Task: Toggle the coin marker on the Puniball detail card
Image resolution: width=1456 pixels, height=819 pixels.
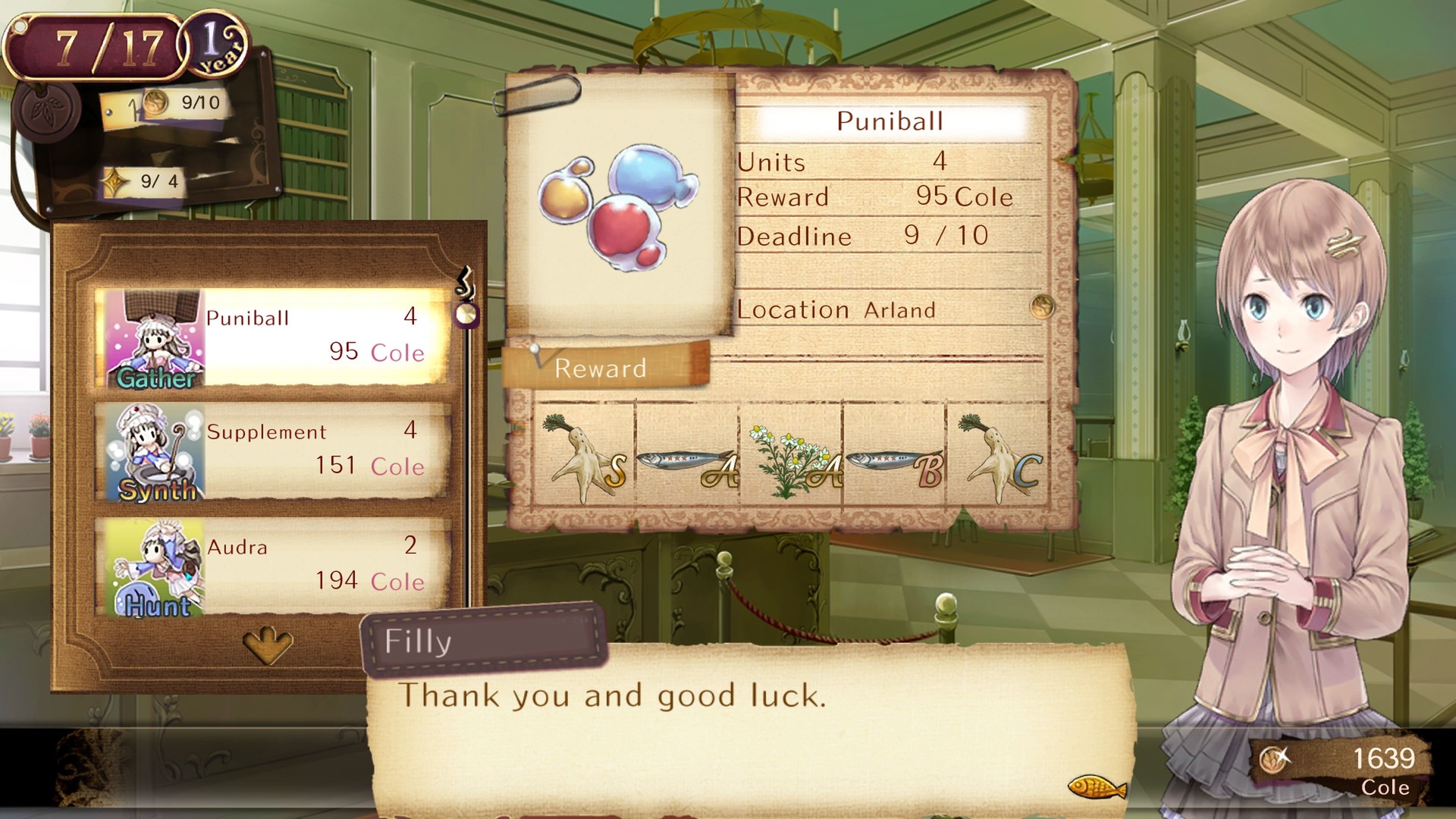Action: pyautogui.click(x=1042, y=308)
